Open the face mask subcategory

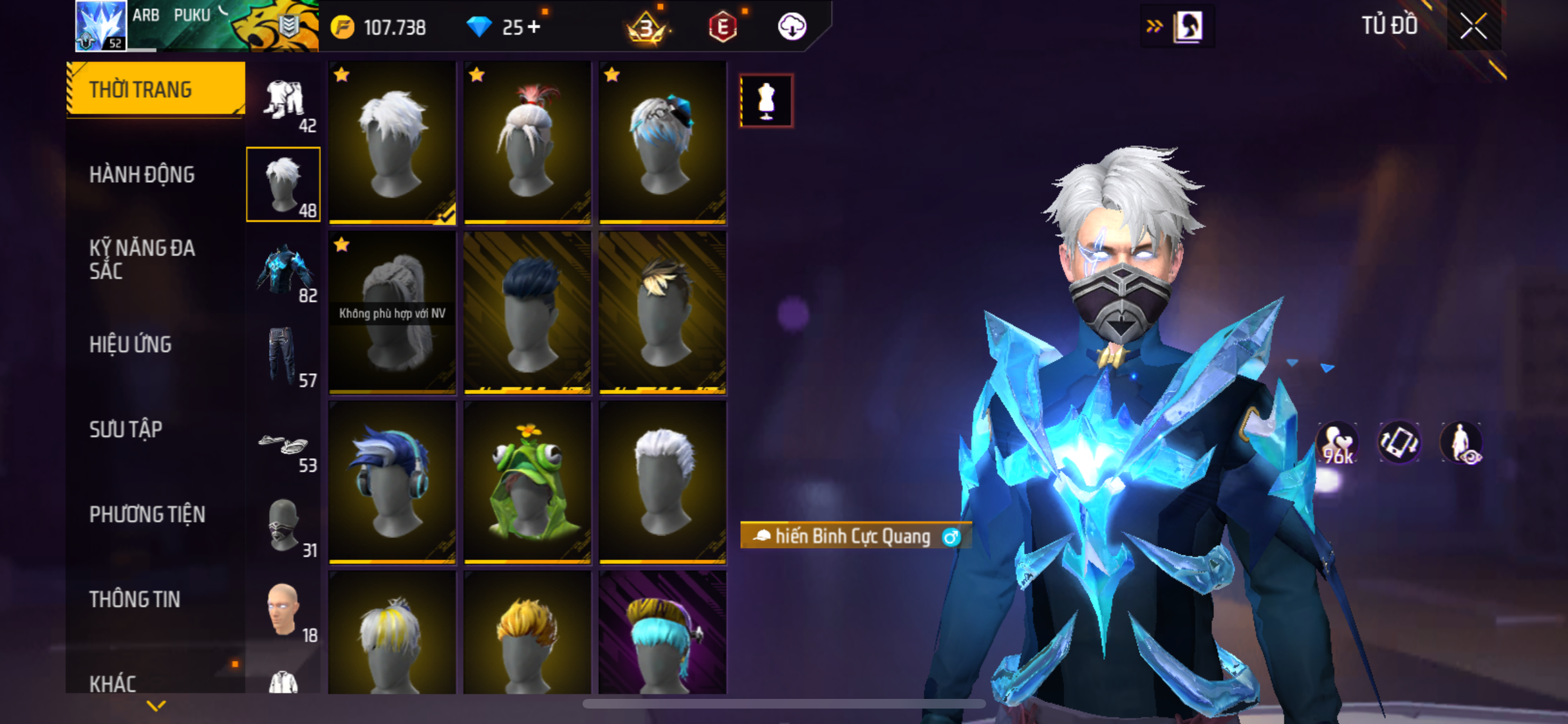point(284,525)
